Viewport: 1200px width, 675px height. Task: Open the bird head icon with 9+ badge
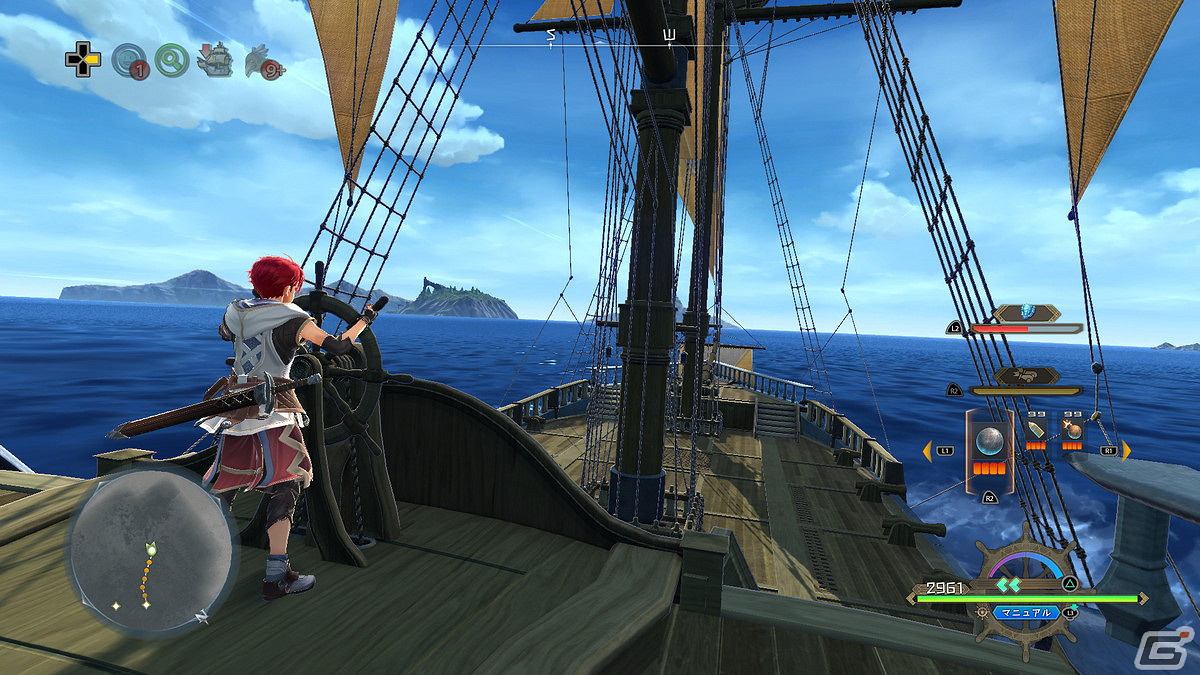tap(264, 62)
